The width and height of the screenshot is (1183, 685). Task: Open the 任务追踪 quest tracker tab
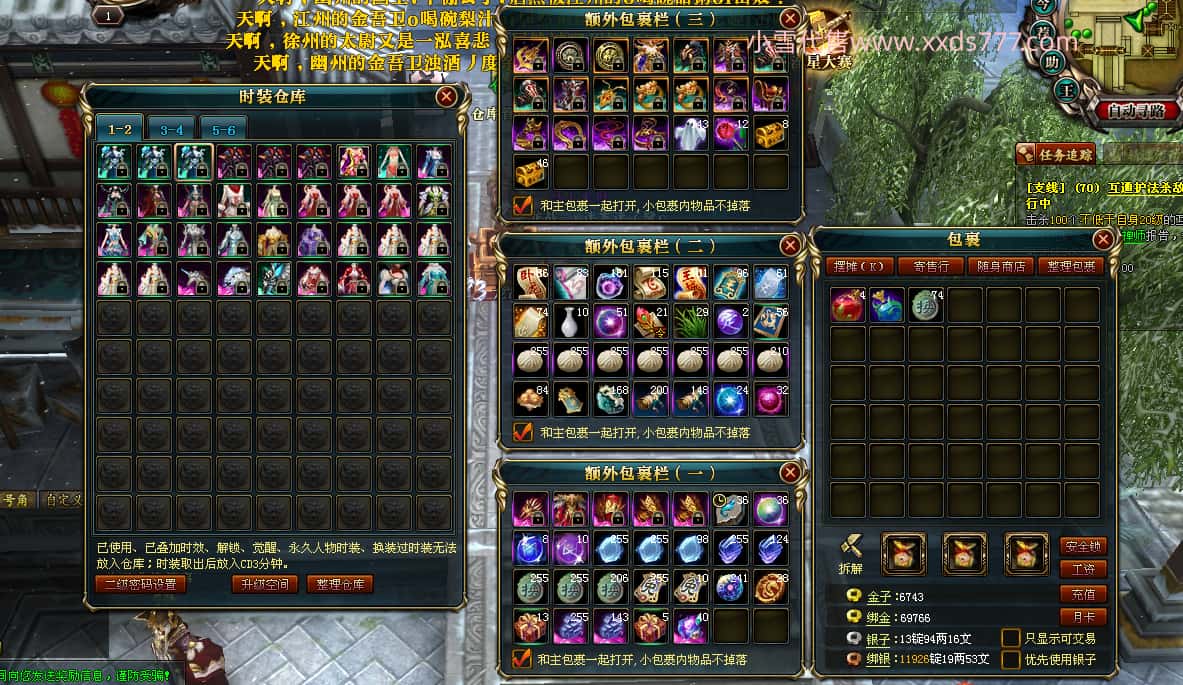(x=1056, y=154)
